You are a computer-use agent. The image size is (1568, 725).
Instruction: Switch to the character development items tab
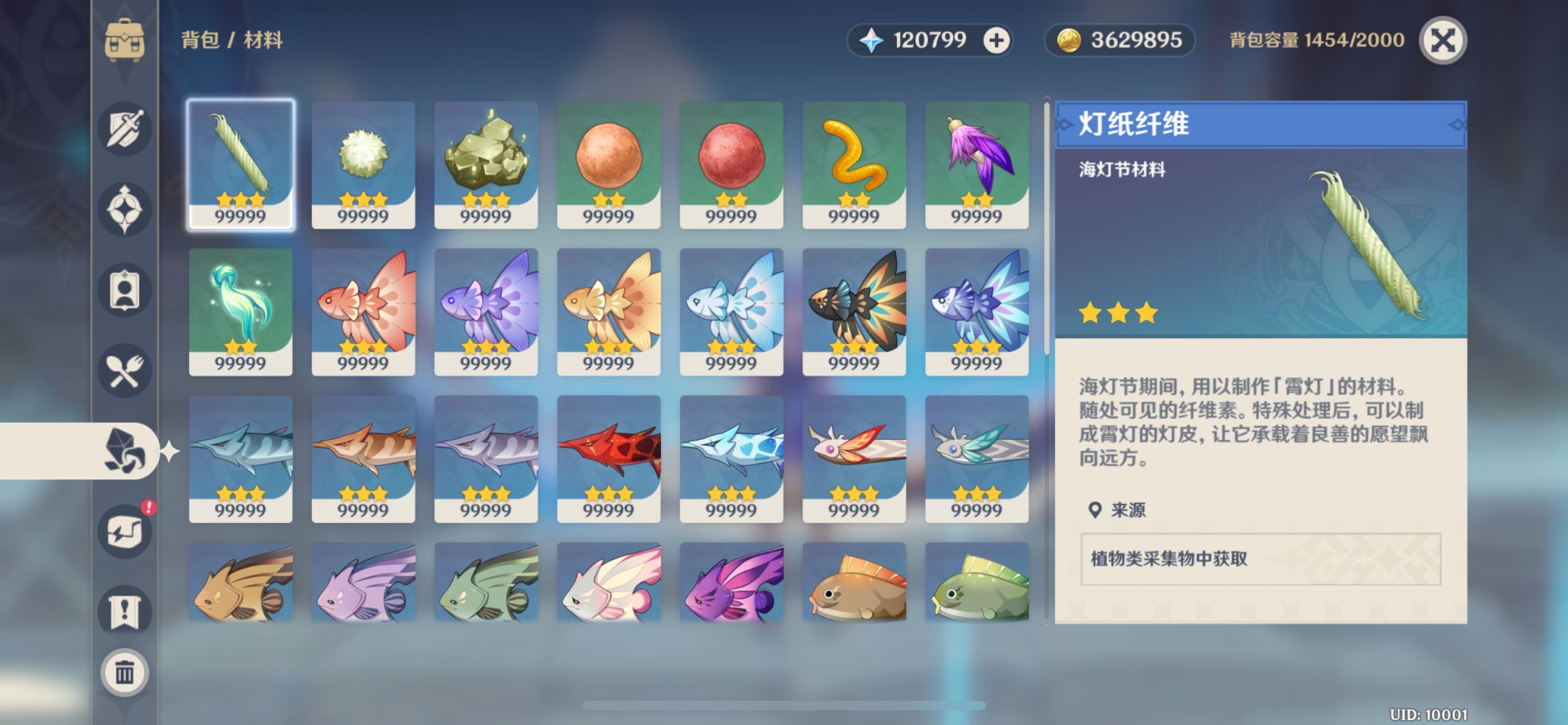click(124, 290)
